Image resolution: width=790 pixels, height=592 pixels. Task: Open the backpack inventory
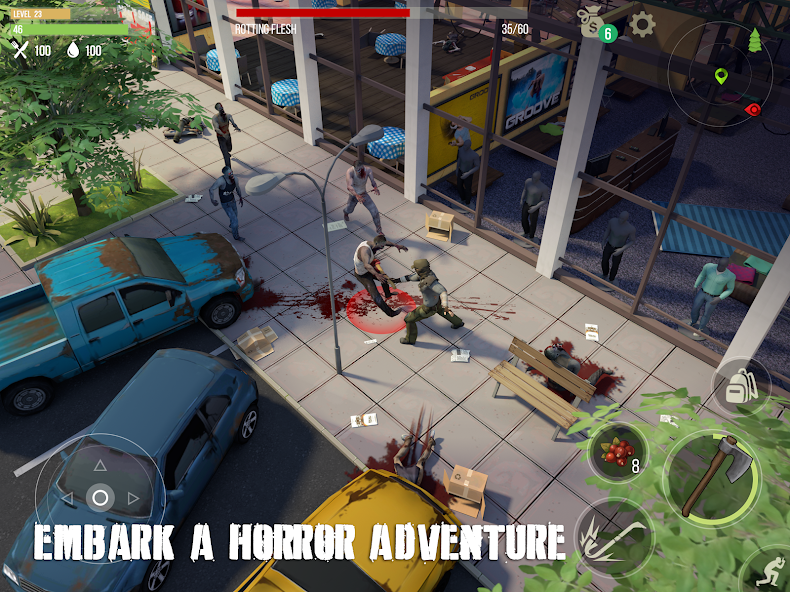[x=741, y=386]
